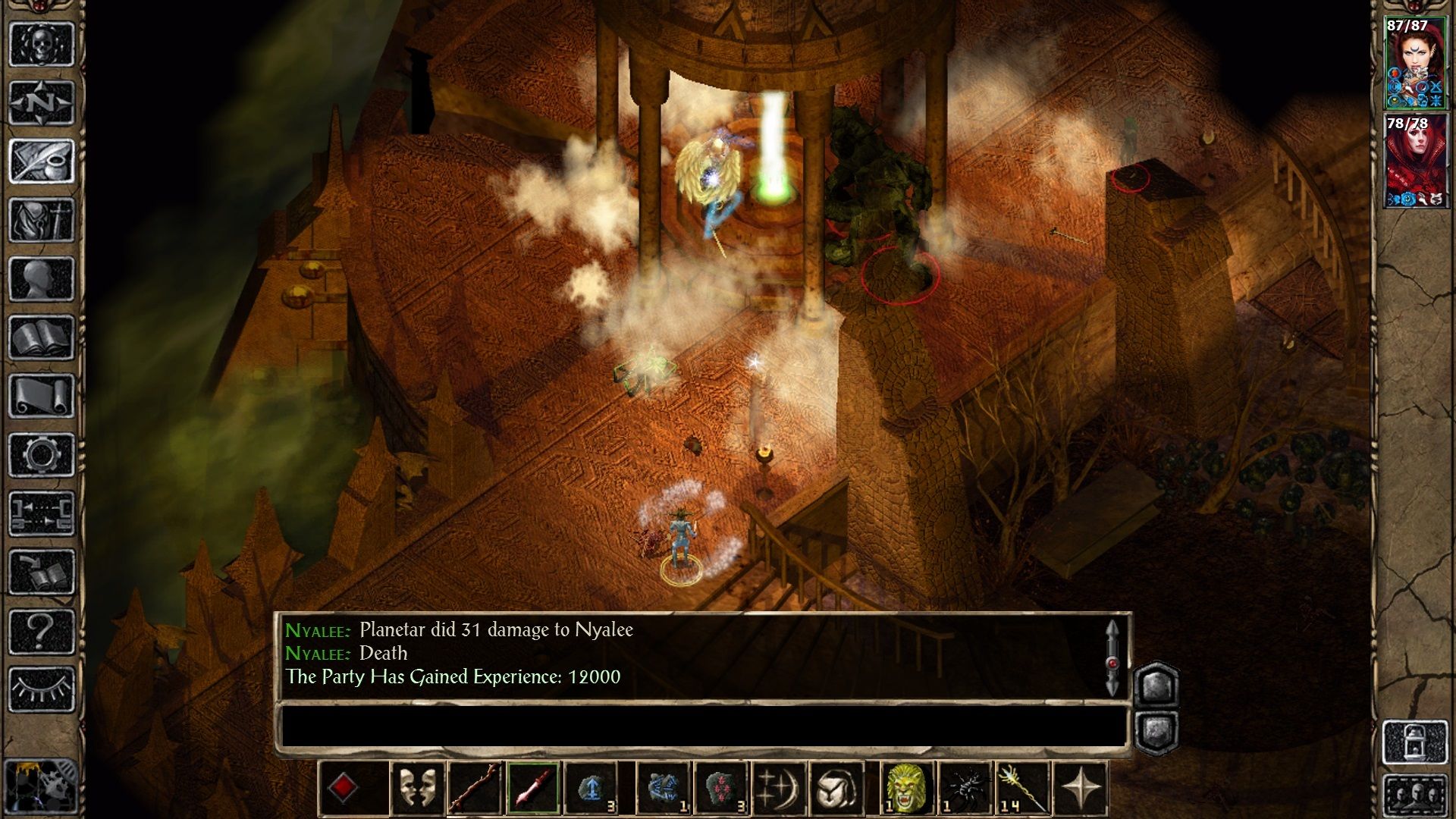Click the theatre masks action button
1456x819 pixels.
(x=417, y=789)
